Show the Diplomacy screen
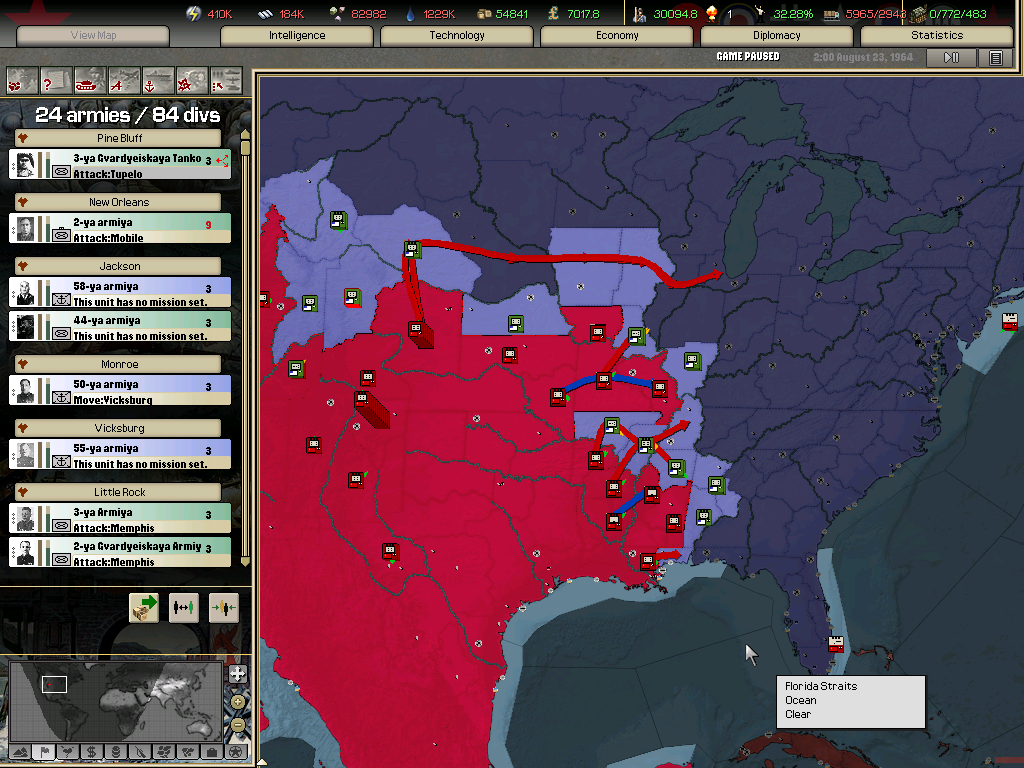 tap(777, 36)
